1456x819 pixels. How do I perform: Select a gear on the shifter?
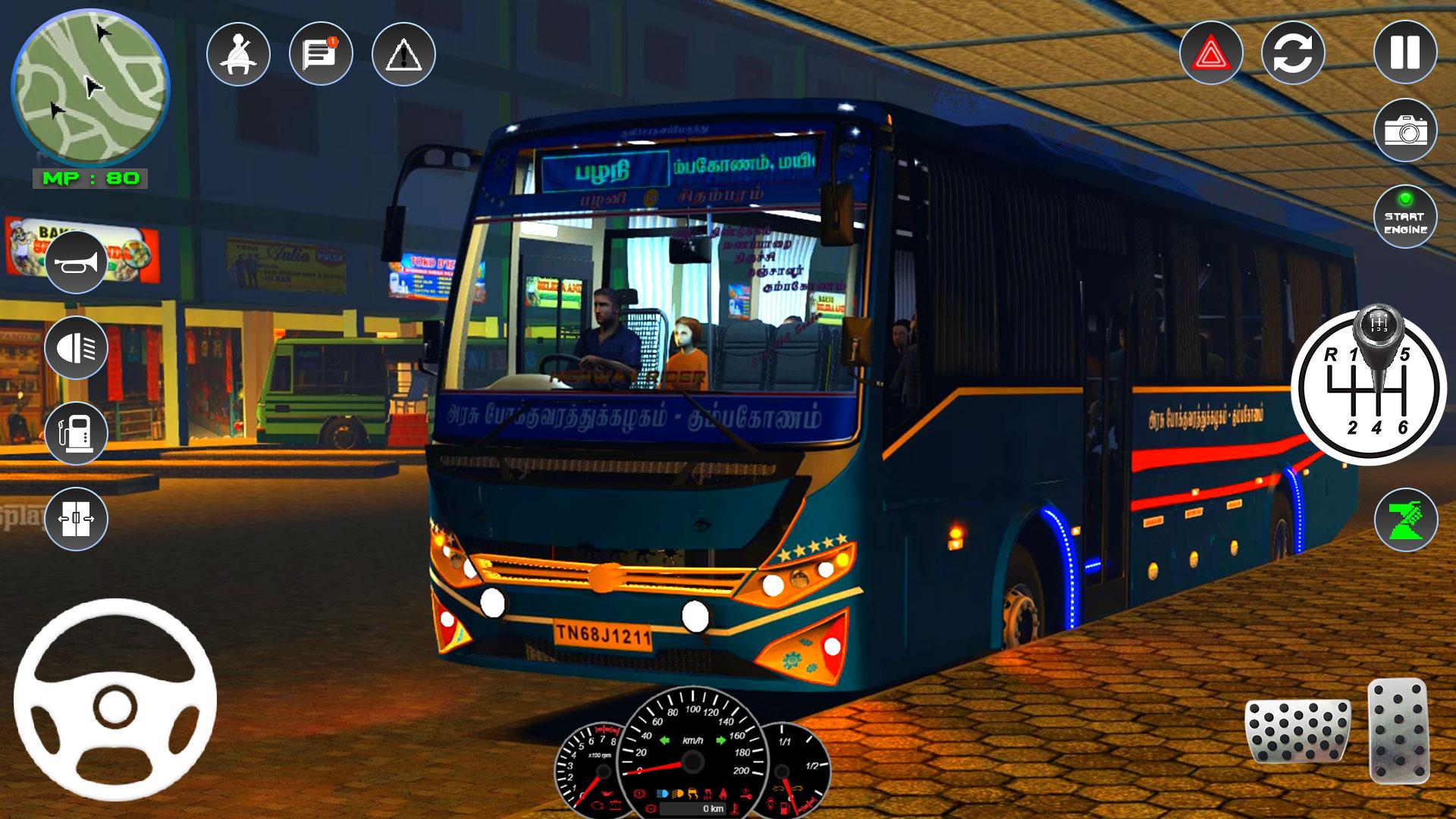coord(1374,387)
